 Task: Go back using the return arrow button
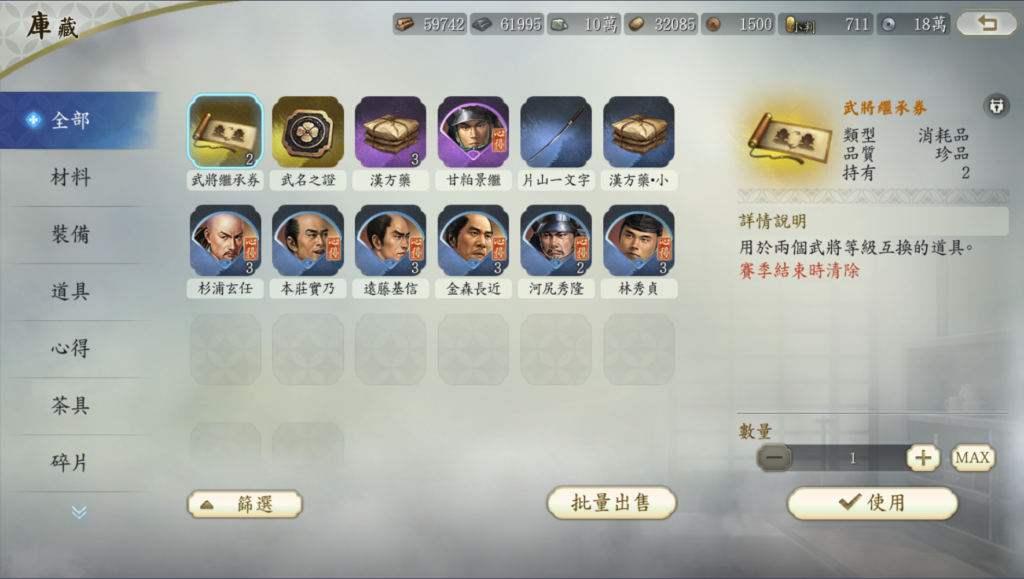986,23
